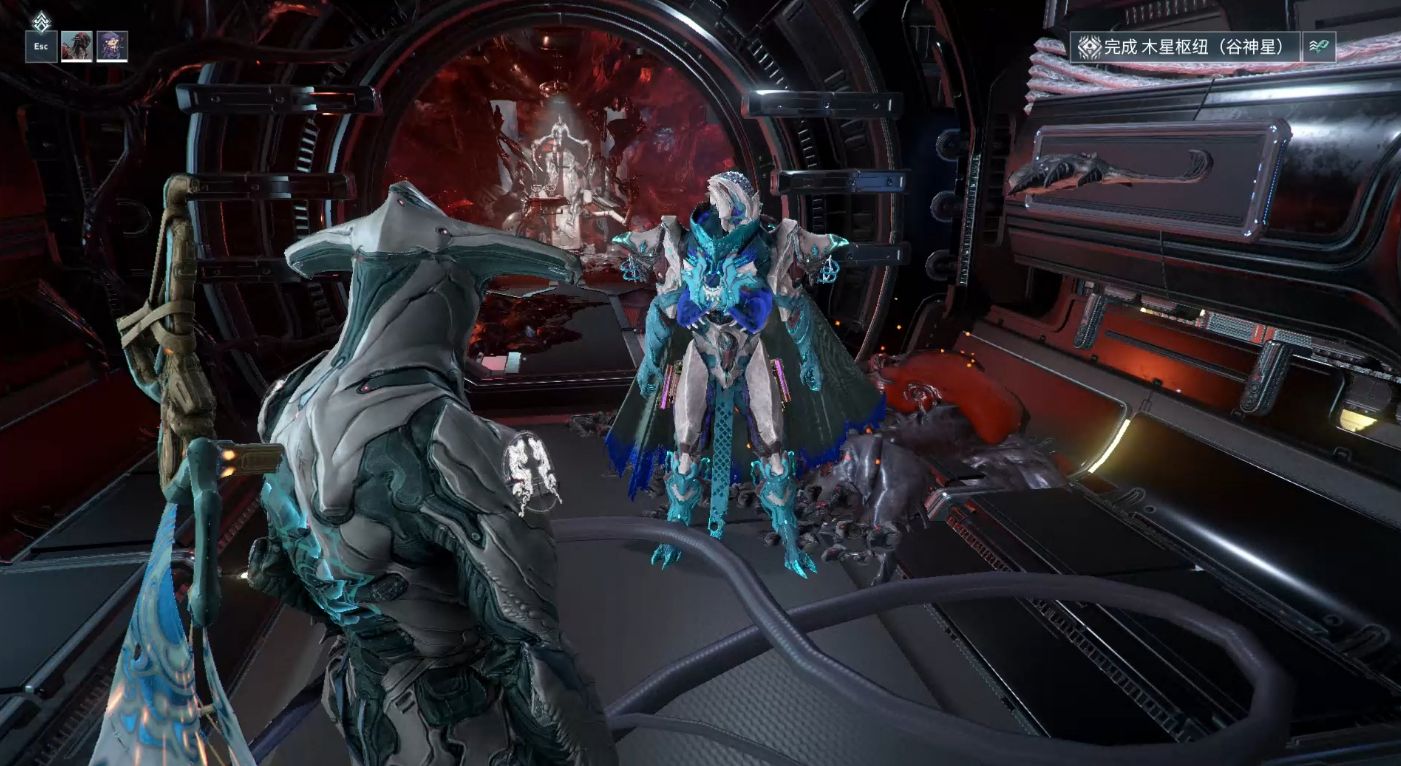Open the Esc main menu button
1401x766 pixels.
(x=41, y=47)
